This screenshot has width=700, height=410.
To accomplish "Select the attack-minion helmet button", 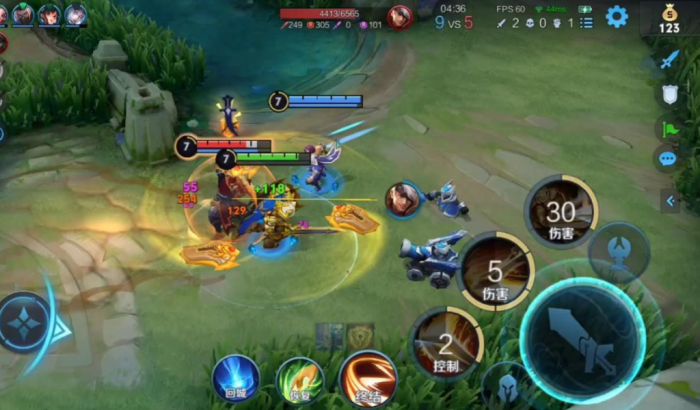I will coord(502,386).
